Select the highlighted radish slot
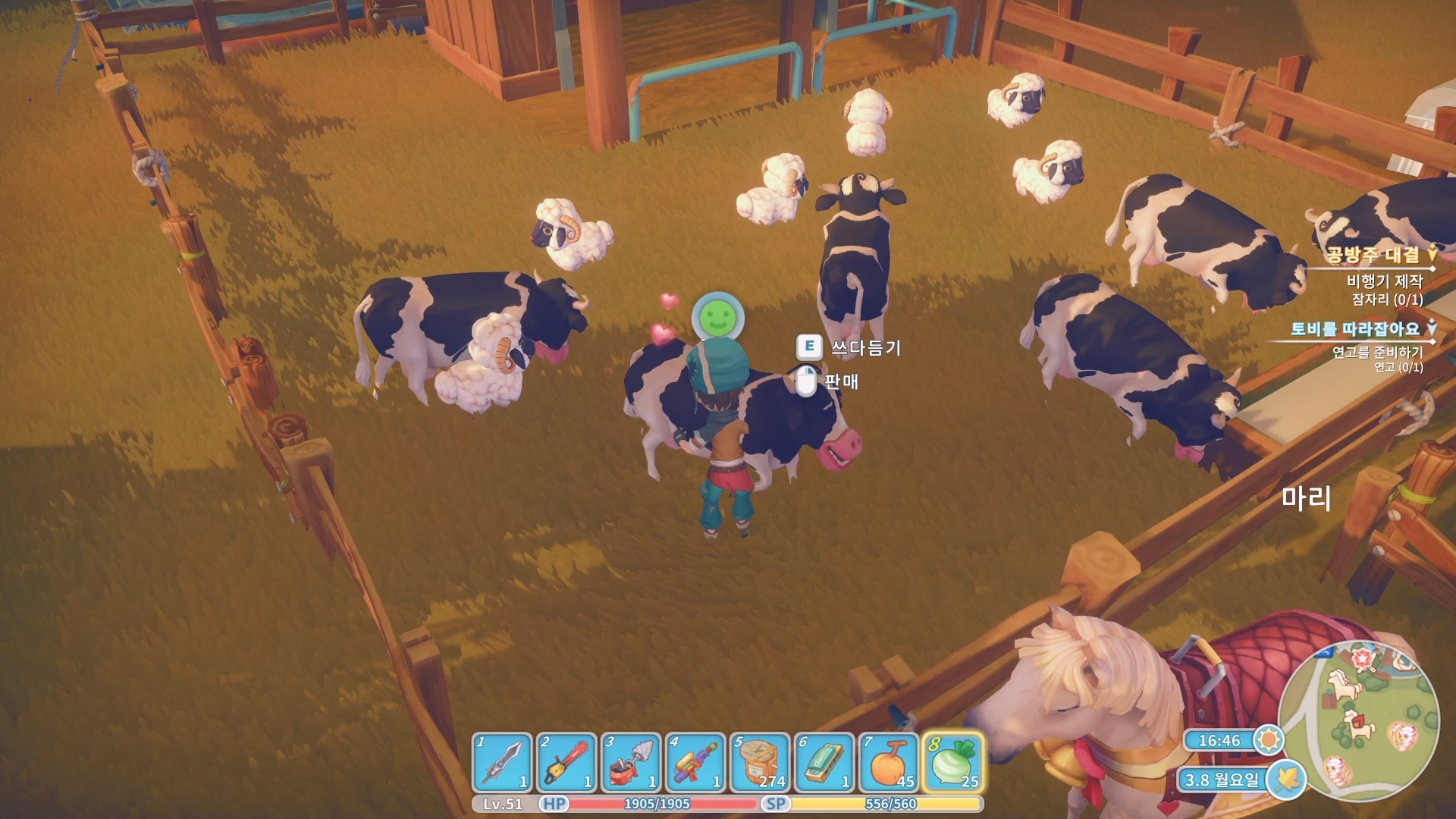 coord(953,761)
